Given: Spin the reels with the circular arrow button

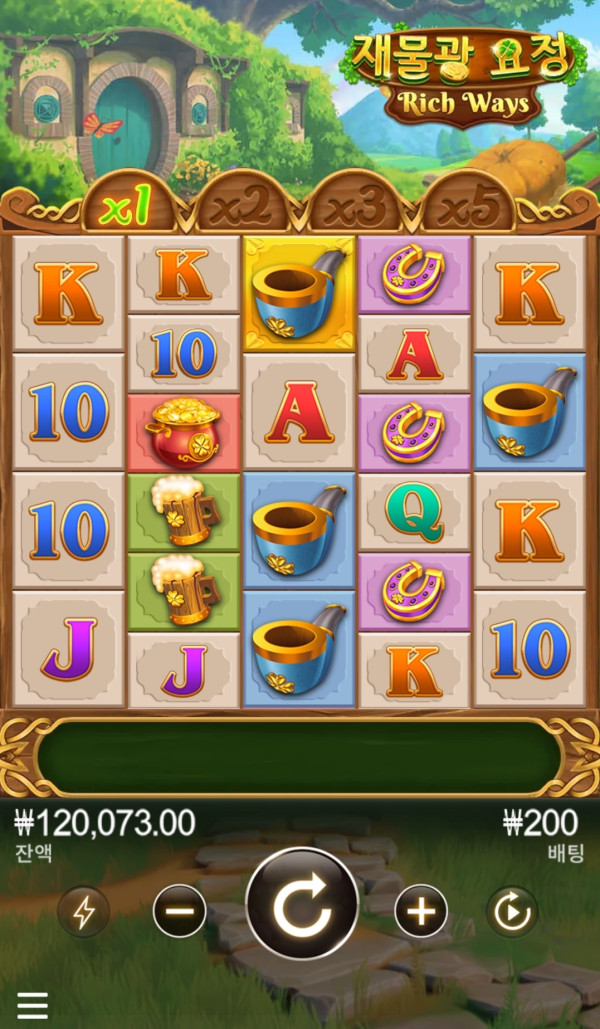Looking at the screenshot, I should pyautogui.click(x=301, y=904).
